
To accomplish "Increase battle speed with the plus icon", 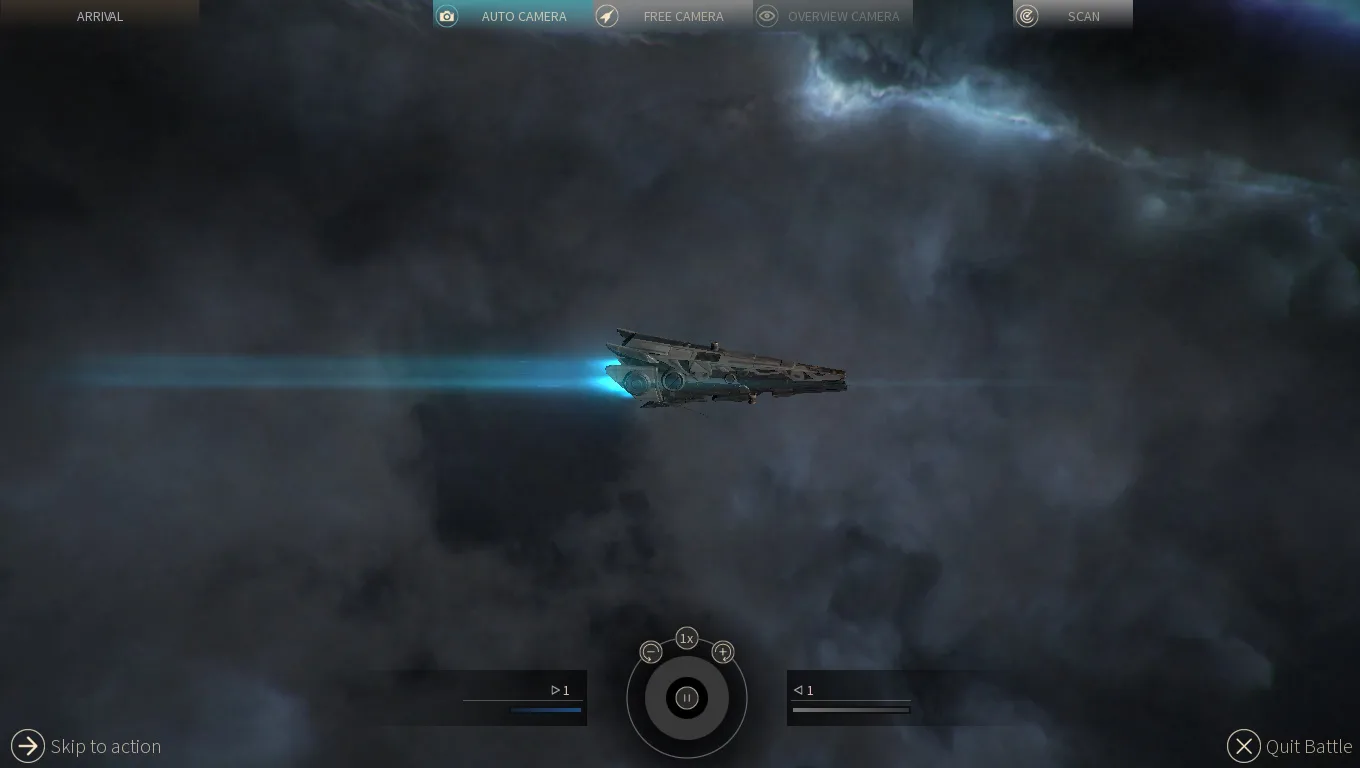I will 723,652.
